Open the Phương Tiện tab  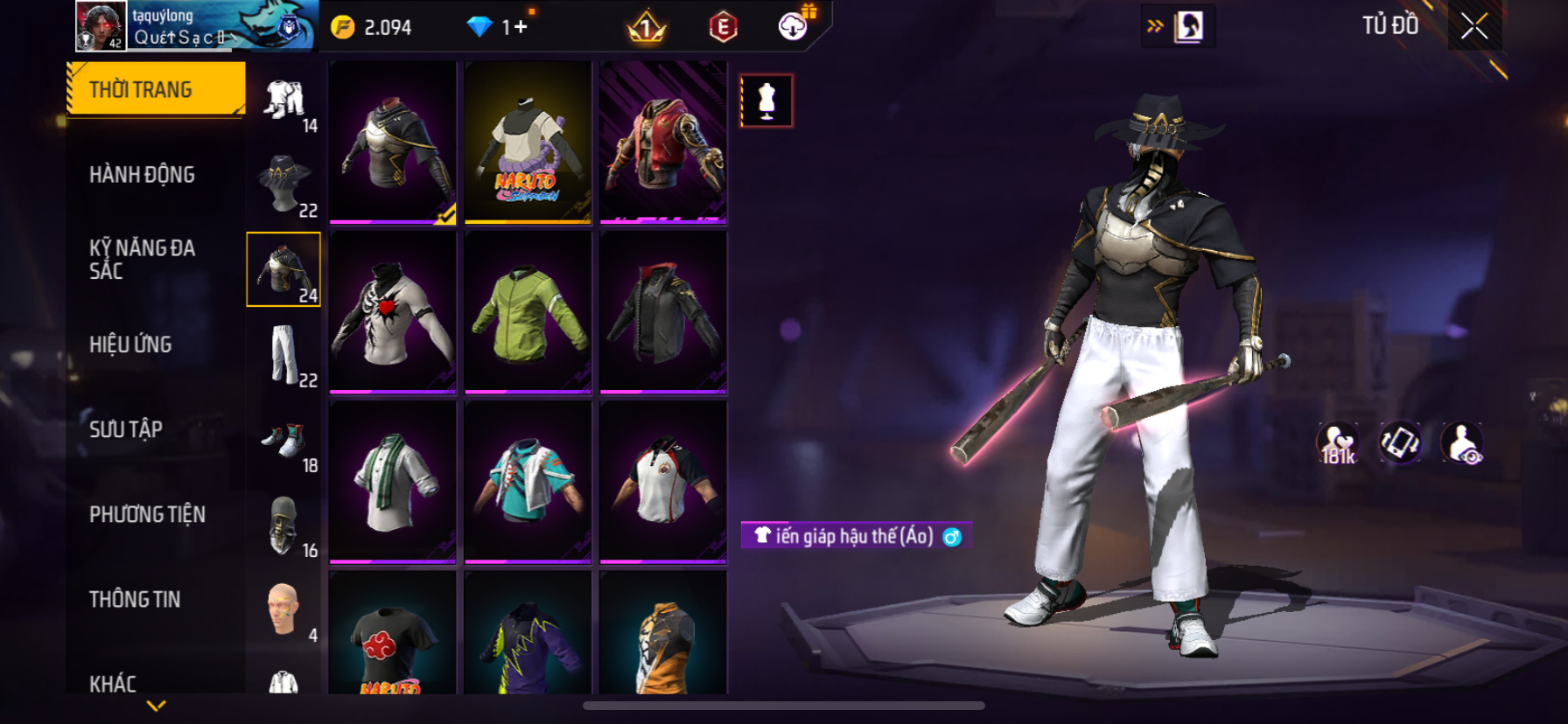[x=147, y=514]
